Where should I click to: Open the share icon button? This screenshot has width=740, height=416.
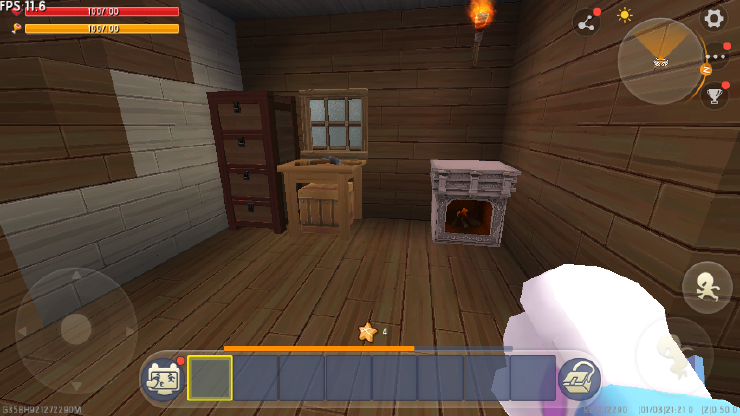[585, 21]
